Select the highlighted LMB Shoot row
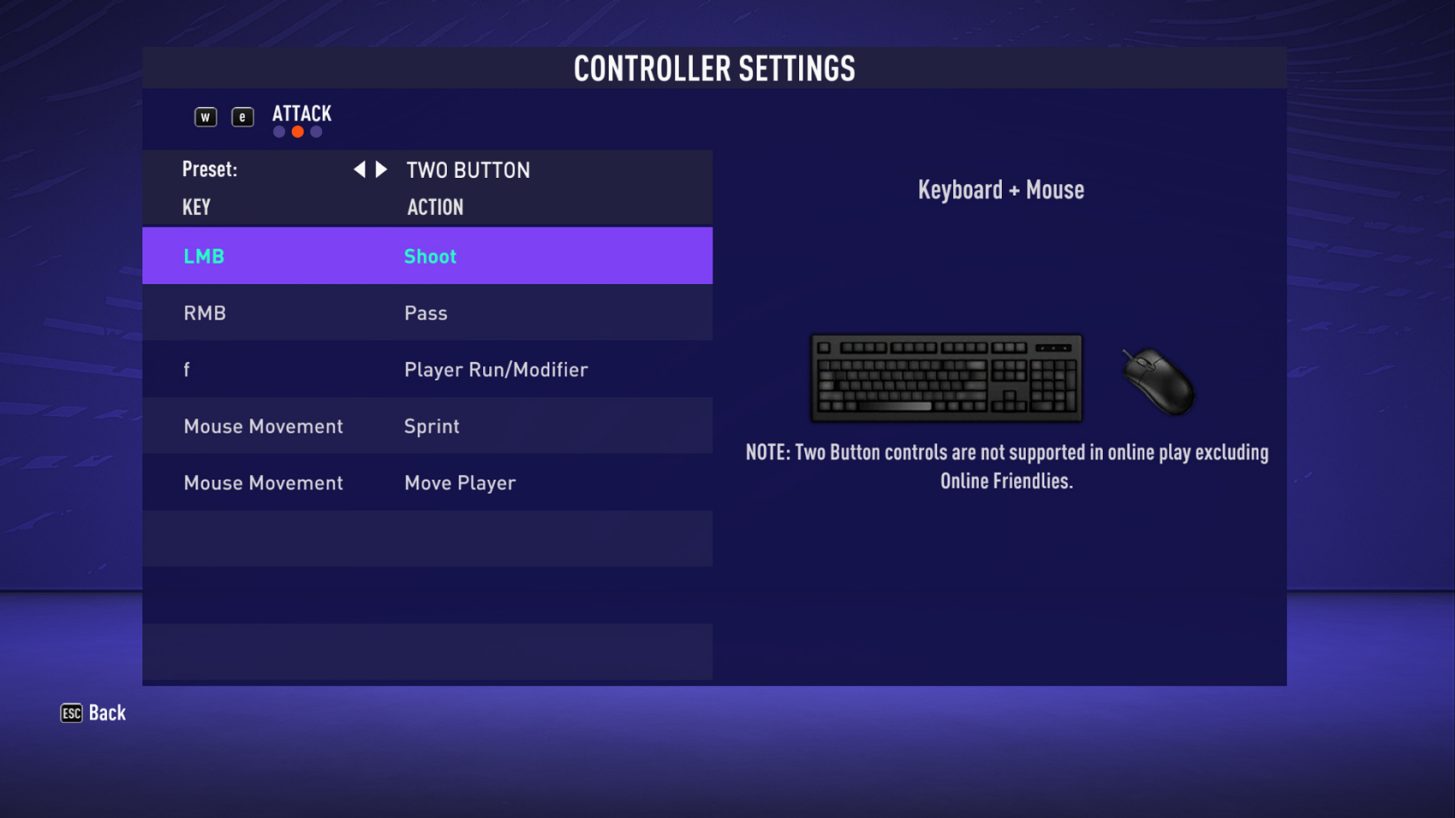The height and width of the screenshot is (818, 1455). click(427, 256)
